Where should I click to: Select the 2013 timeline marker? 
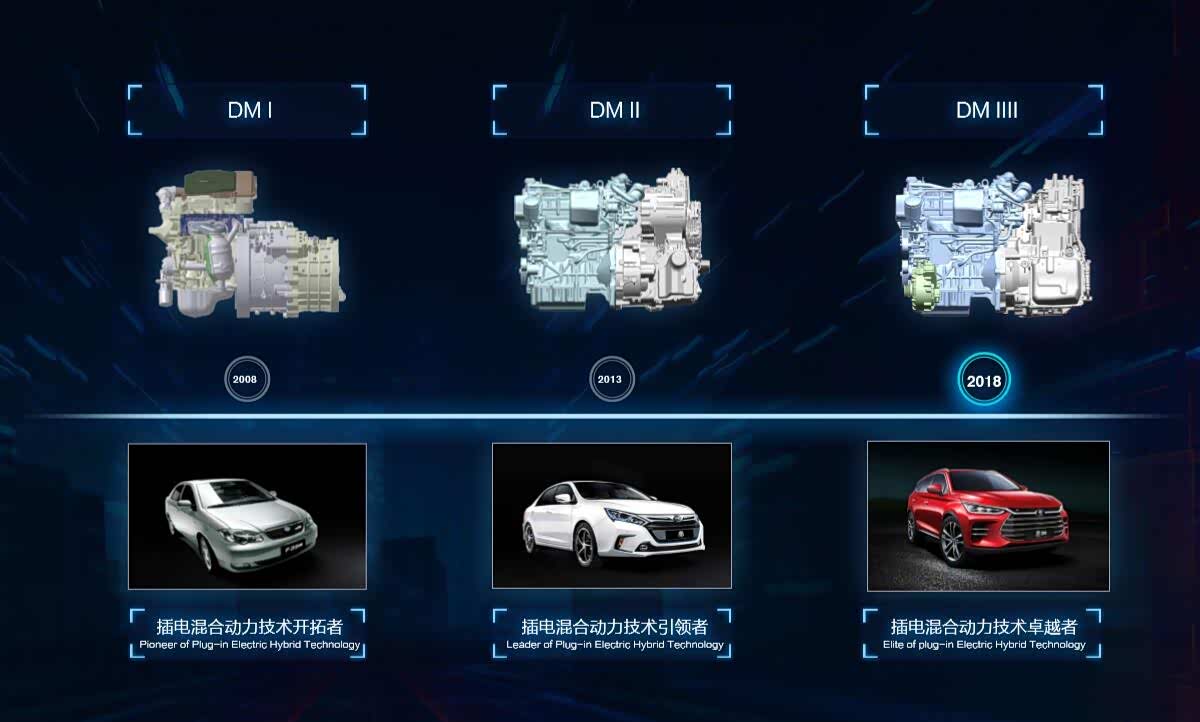[612, 380]
